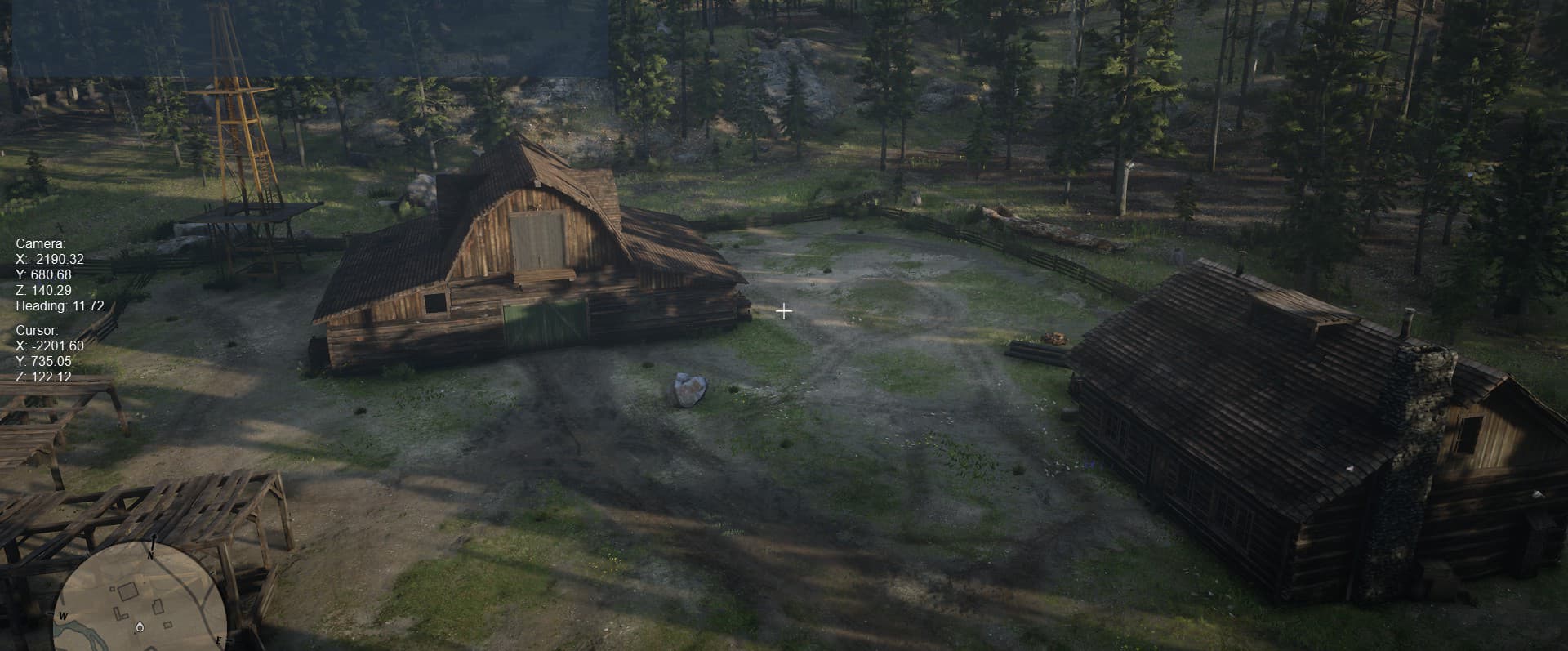Select the L-shaped building outline on the minimap
The width and height of the screenshot is (1568, 651).
coord(122,613)
